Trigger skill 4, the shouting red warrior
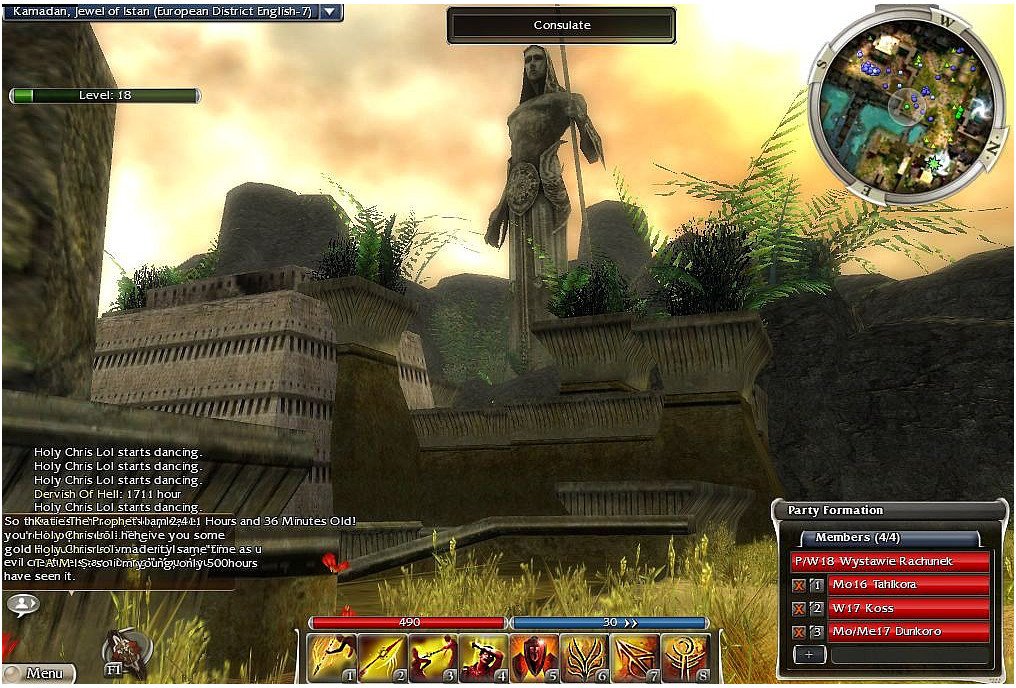 483,657
